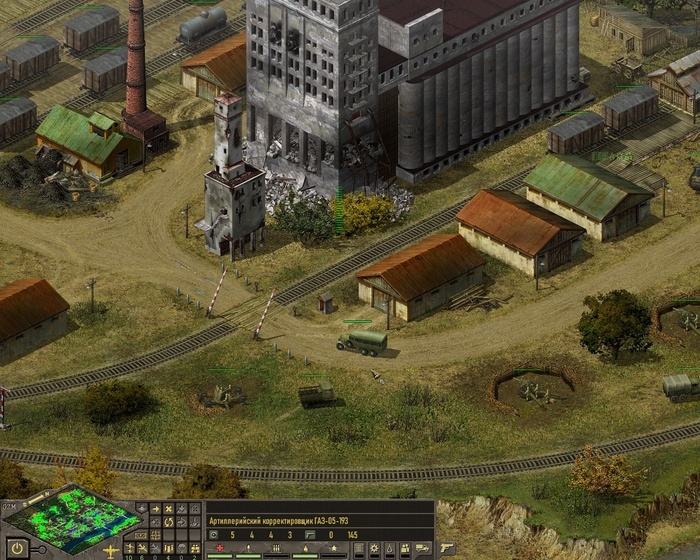Select the selected GAZ truck unit
The width and height of the screenshot is (700, 560).
(362, 343)
